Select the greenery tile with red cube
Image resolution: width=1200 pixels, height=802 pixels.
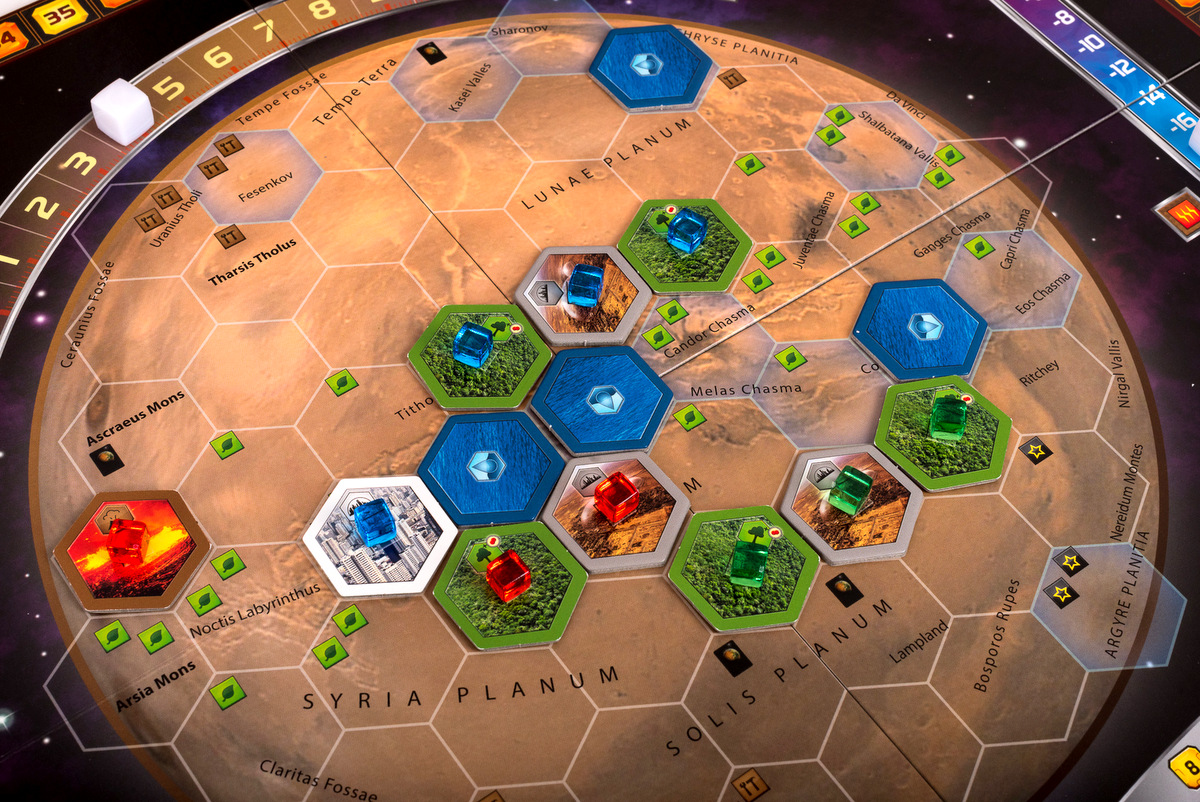point(509,583)
